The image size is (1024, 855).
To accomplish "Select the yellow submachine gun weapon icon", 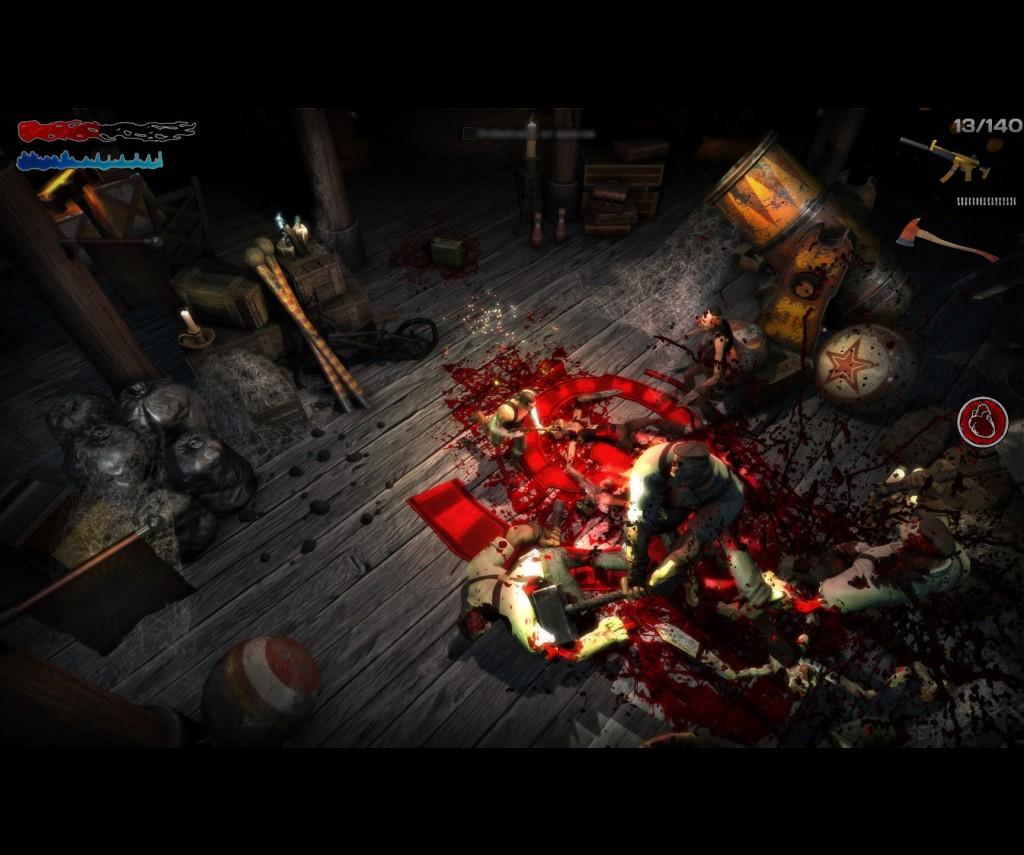I will 946,159.
